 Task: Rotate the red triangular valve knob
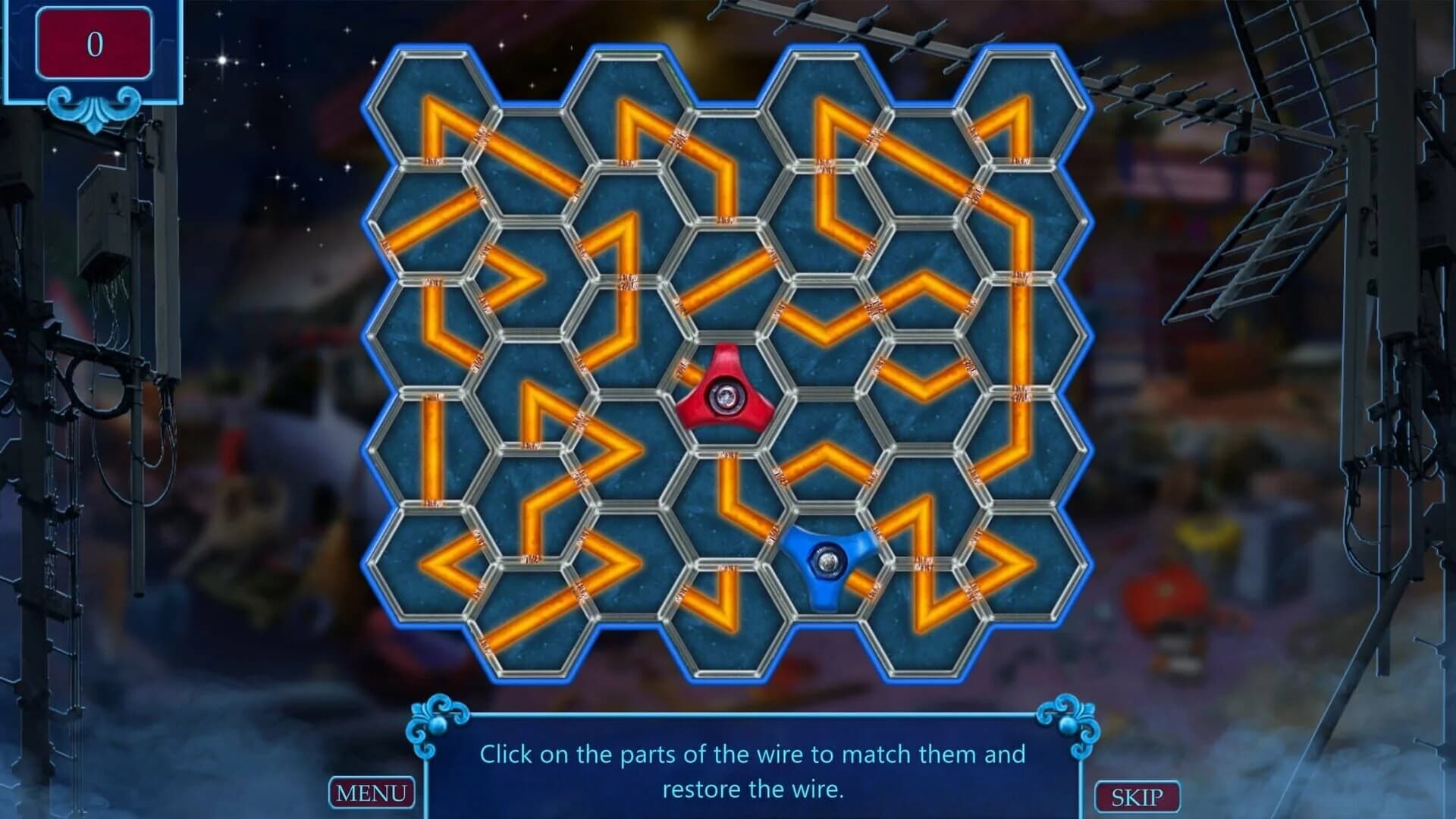point(724,394)
